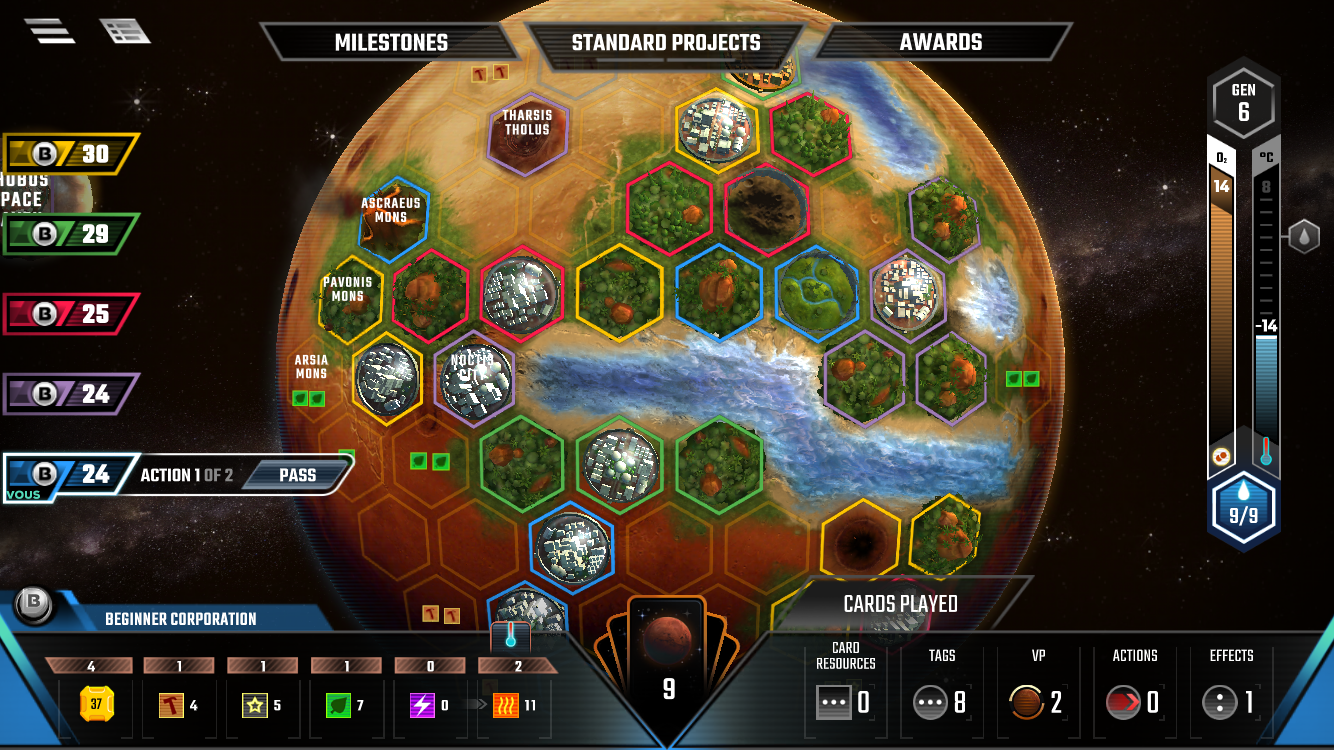Click the plants leaf icon showing 7

point(336,702)
